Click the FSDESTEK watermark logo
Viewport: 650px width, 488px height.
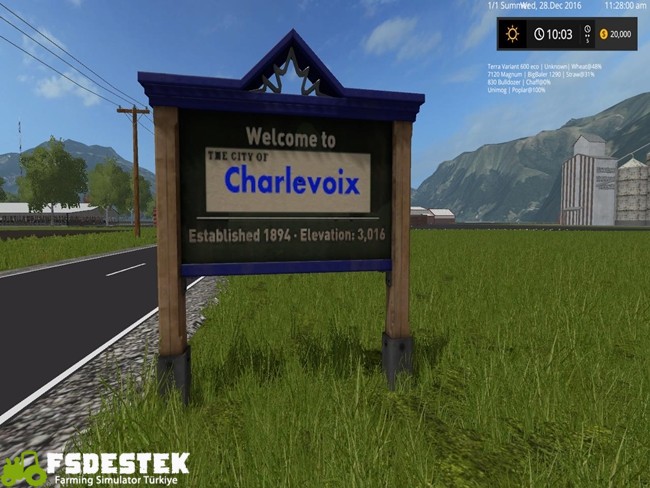(x=96, y=468)
